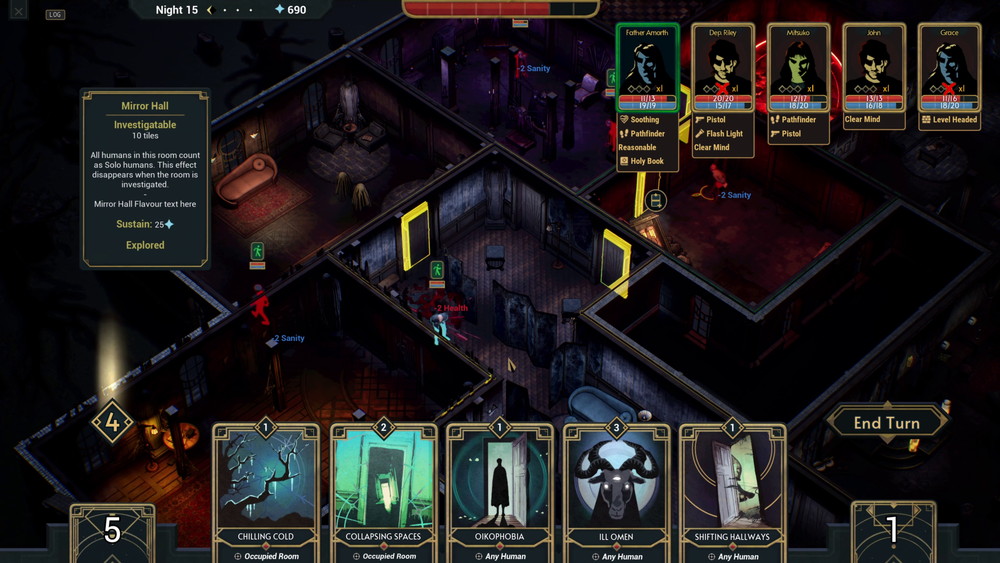Open the discard pile showing 1
The width and height of the screenshot is (1000, 563).
[892, 532]
